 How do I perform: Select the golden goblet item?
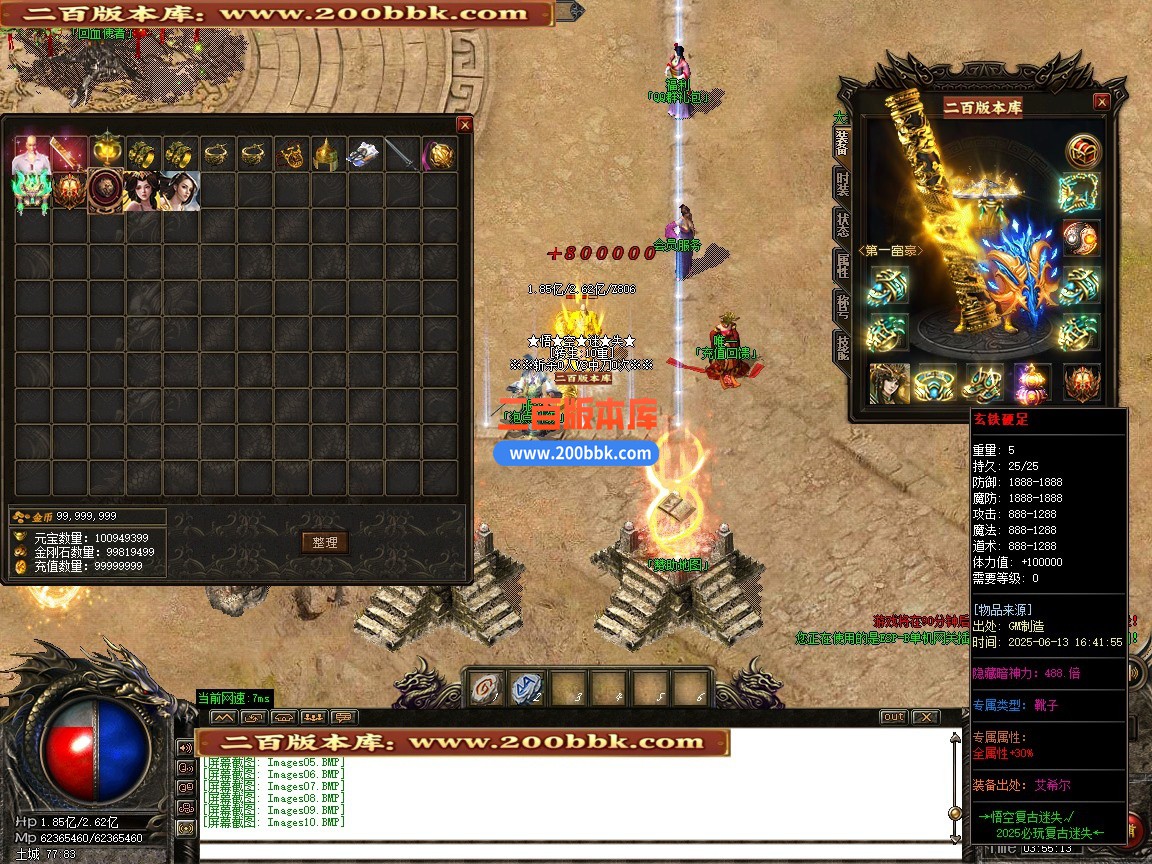(106, 152)
